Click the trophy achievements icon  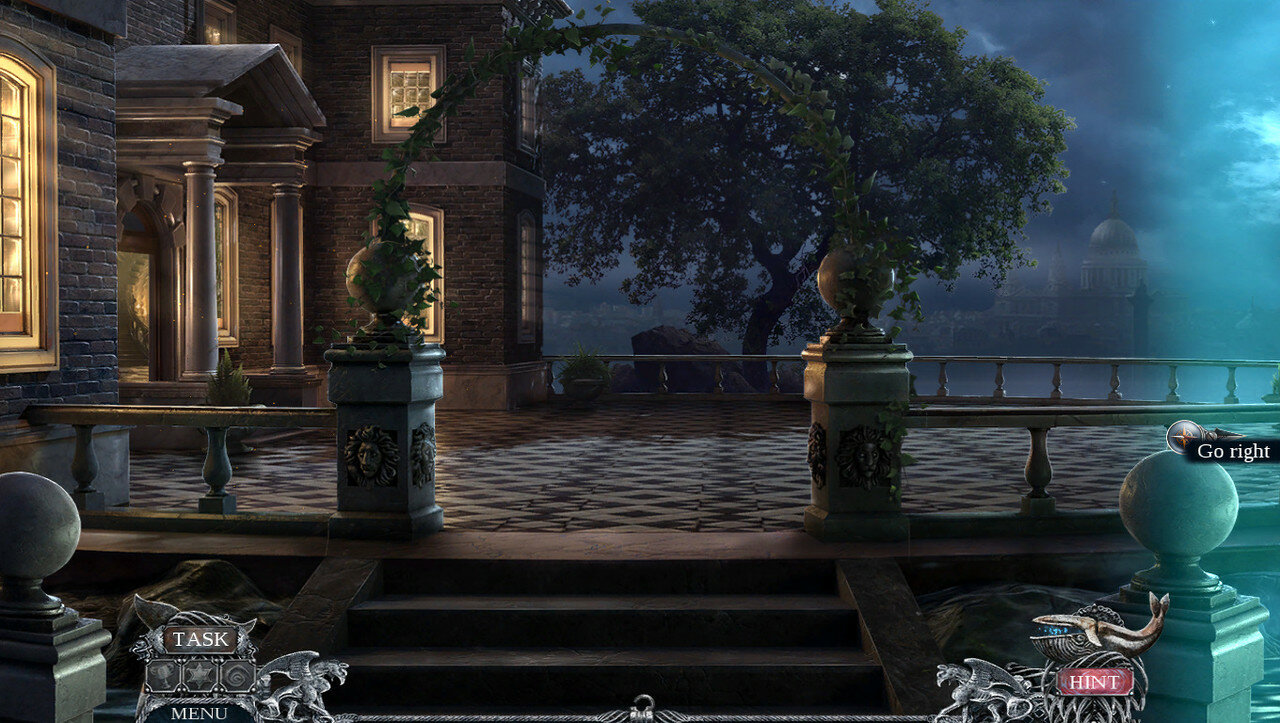(x=163, y=677)
